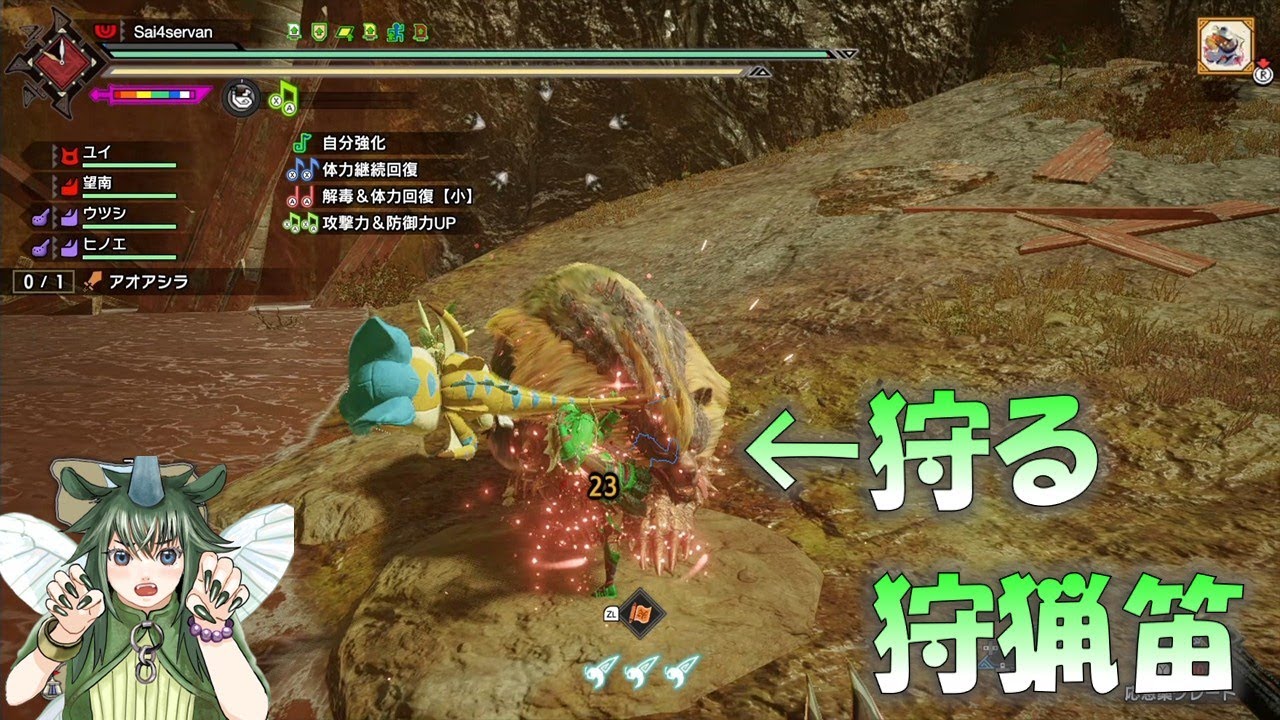Click the green music note staff icon
1280x720 pixels.
click(x=283, y=98)
